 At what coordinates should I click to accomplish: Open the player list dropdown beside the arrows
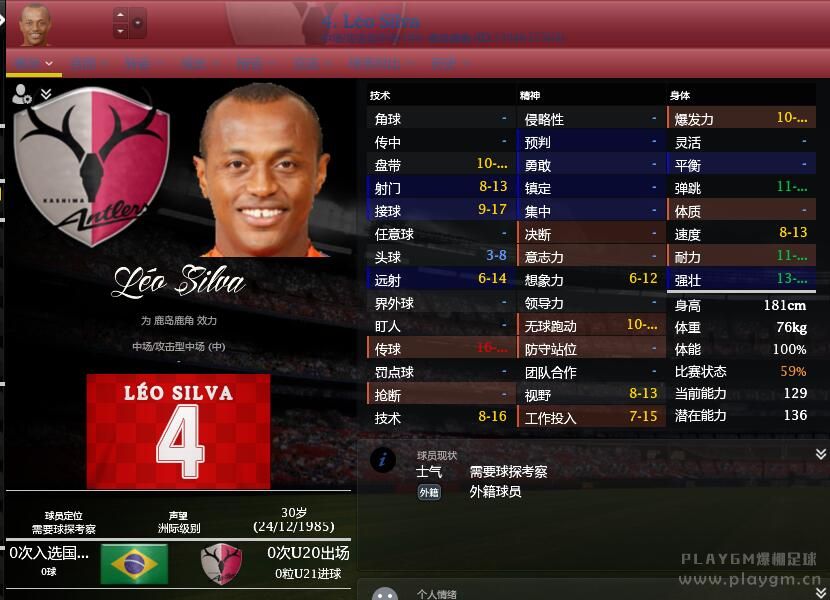138,23
